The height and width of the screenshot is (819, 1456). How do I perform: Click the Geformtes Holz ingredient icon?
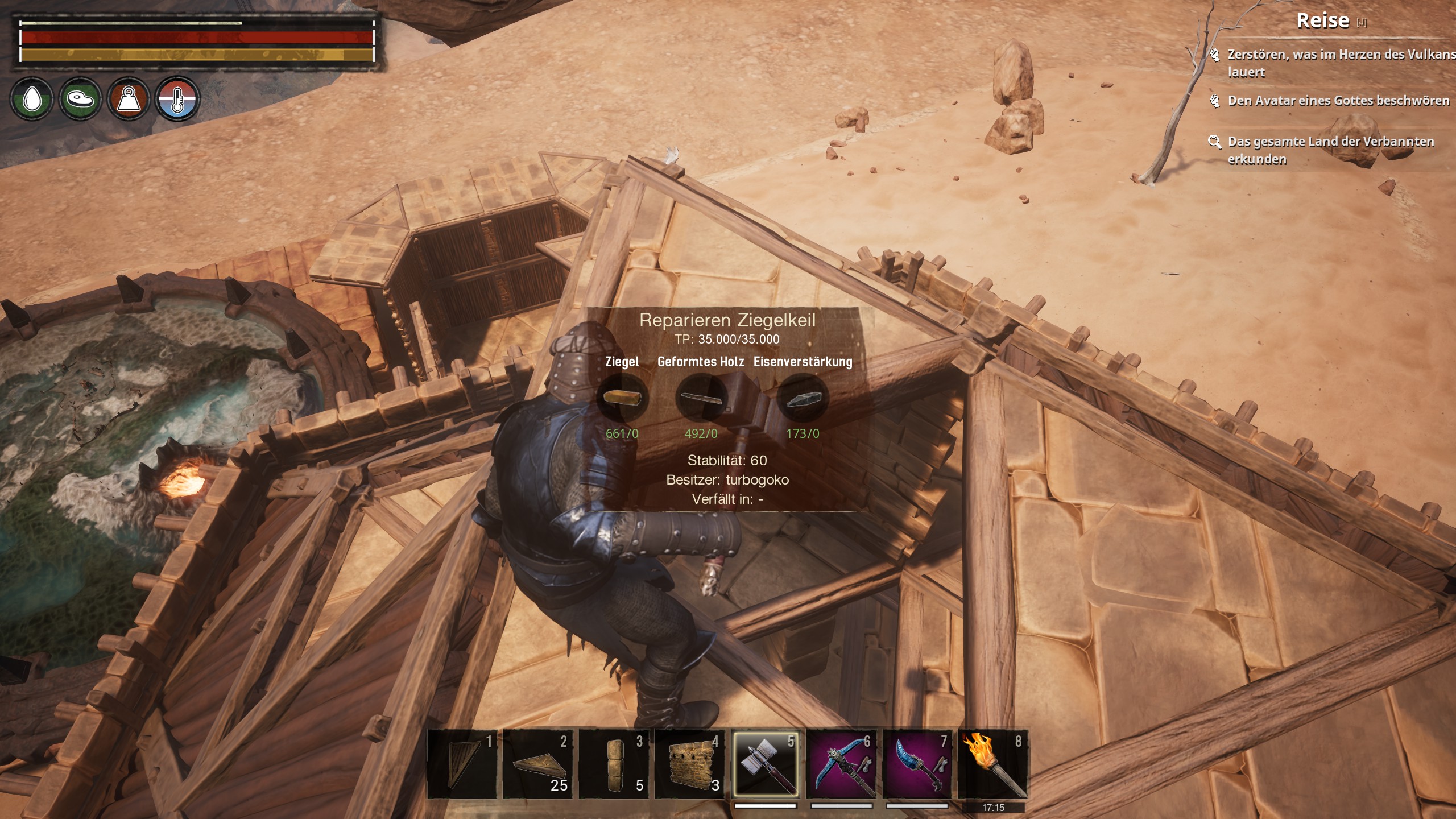tap(701, 398)
